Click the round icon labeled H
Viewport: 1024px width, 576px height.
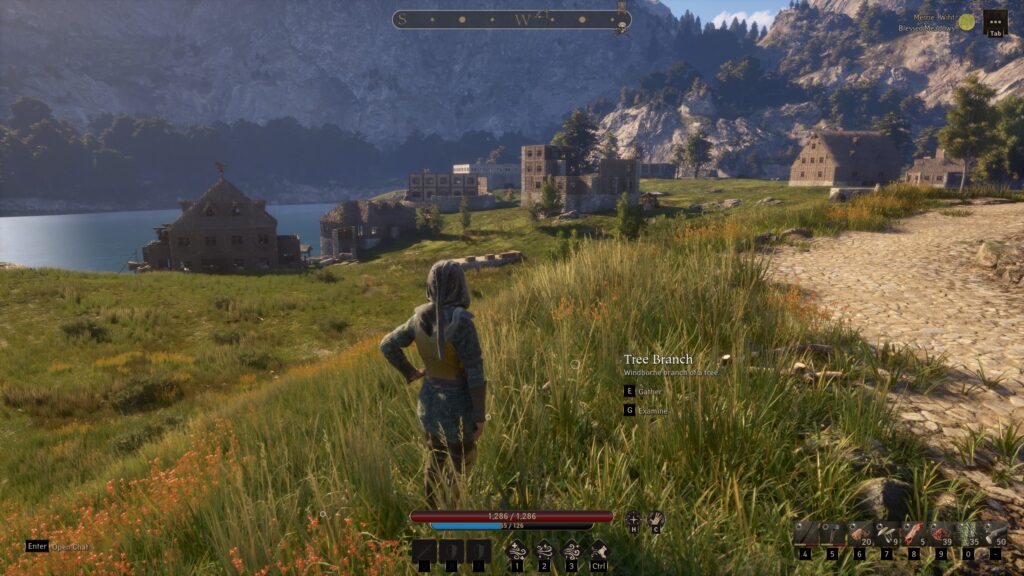pos(632,520)
